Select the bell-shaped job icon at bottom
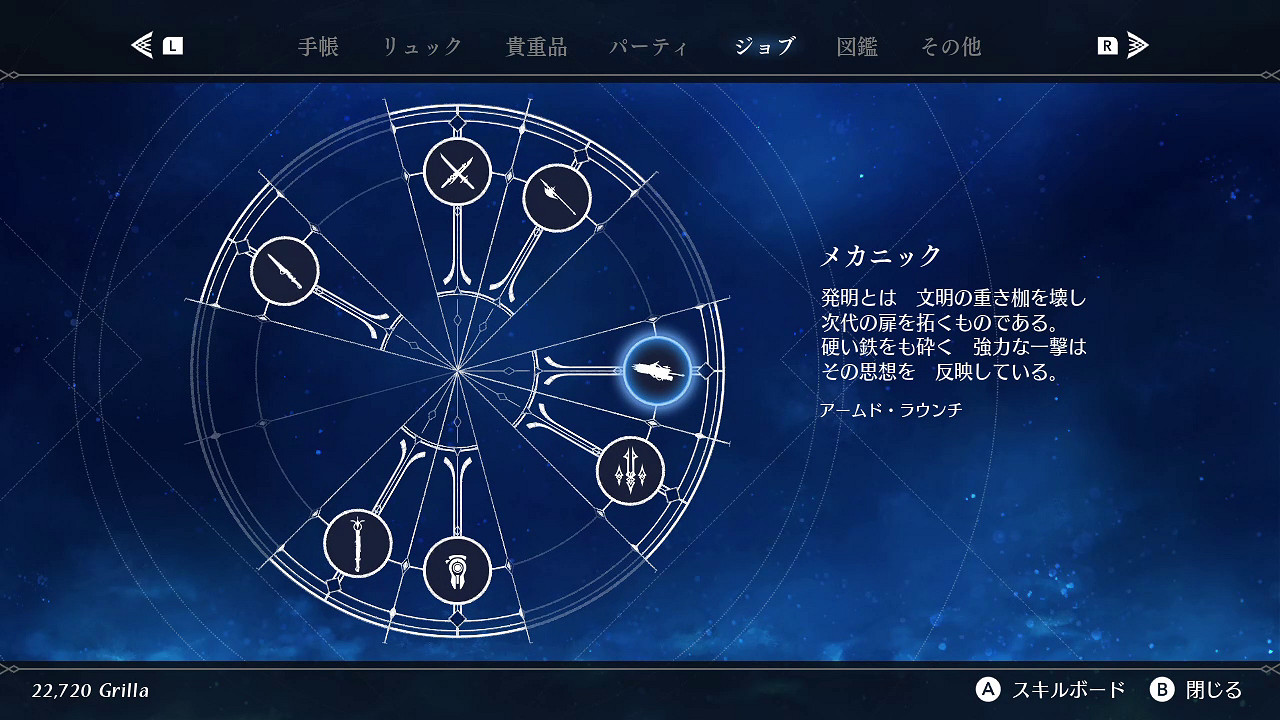The width and height of the screenshot is (1280, 720). [458, 570]
